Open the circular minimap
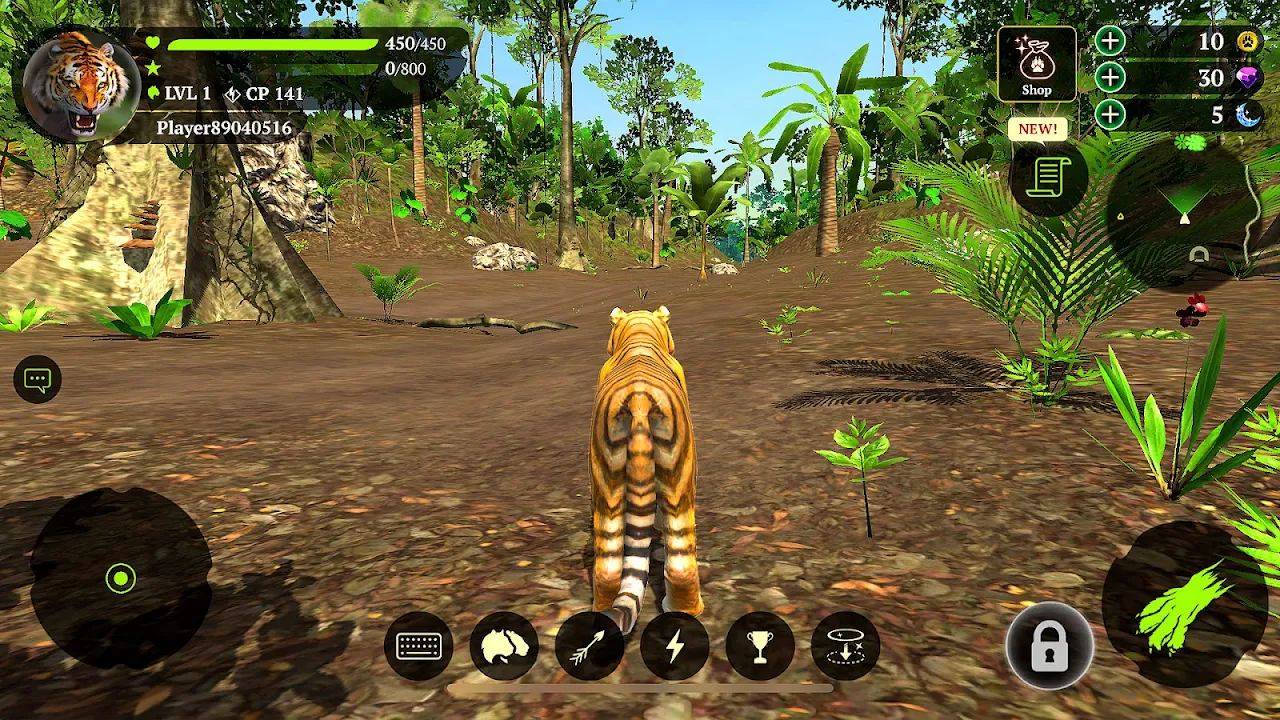The image size is (1280, 720). 1185,208
